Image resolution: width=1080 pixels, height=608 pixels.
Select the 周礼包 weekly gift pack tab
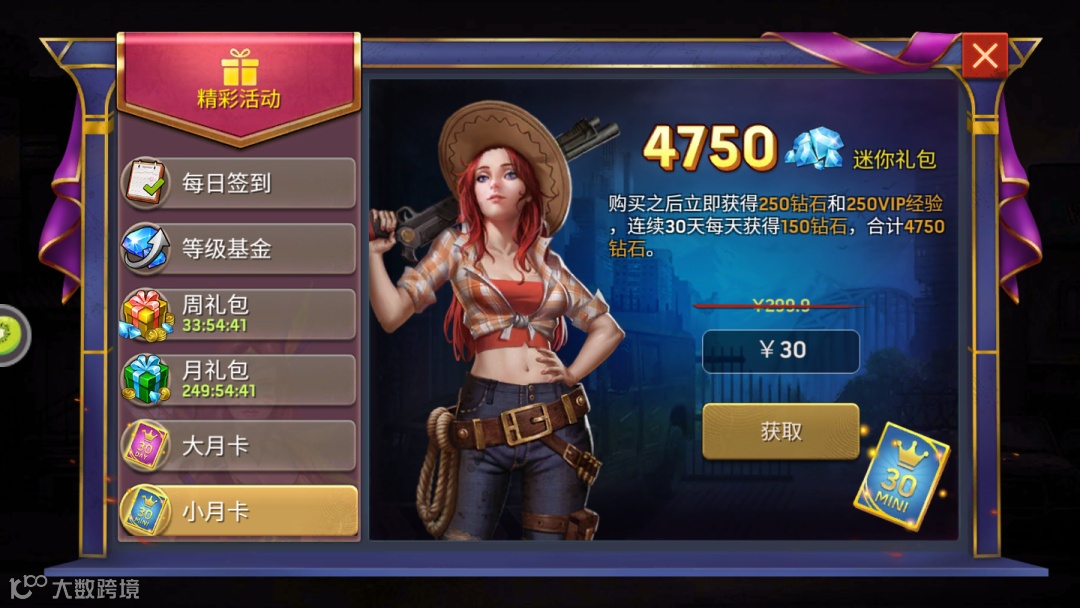tap(238, 314)
